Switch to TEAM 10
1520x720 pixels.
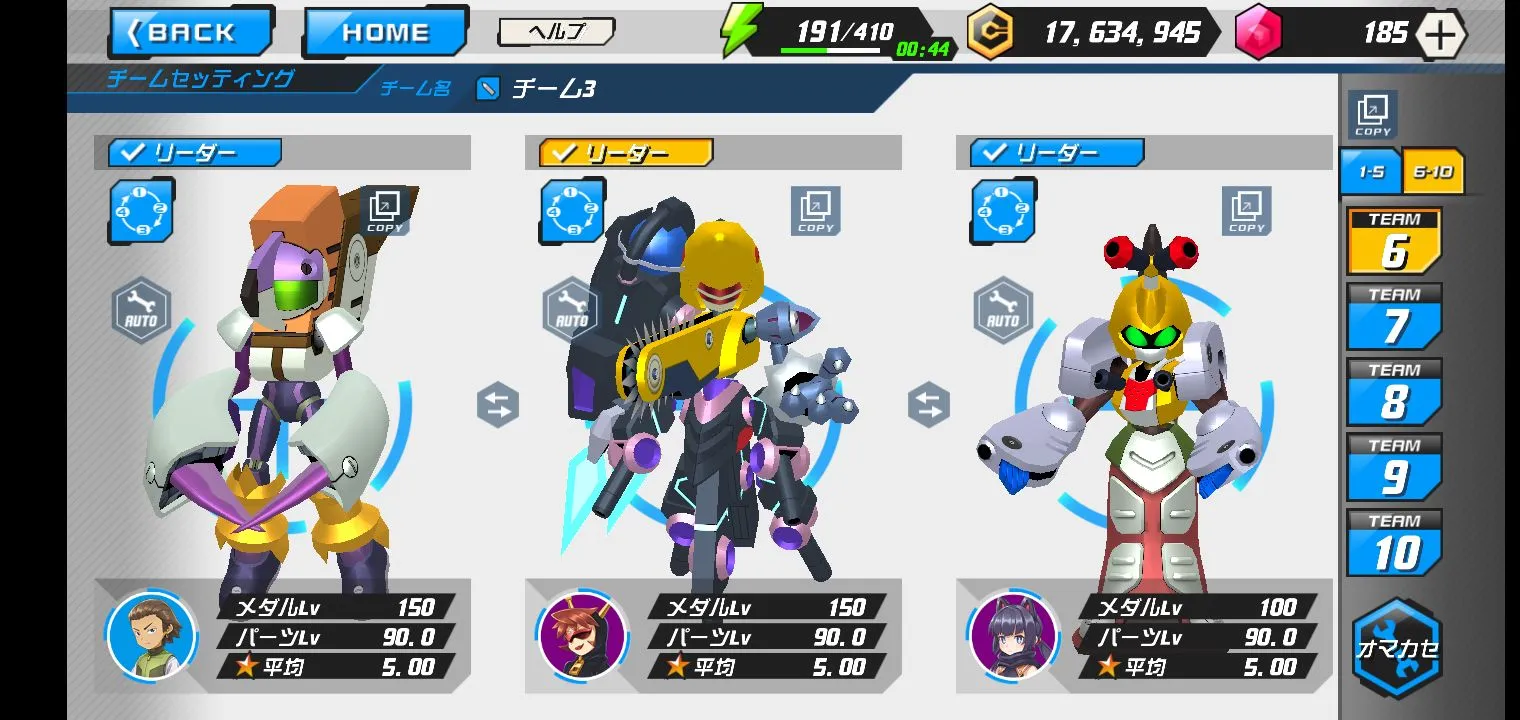click(x=1394, y=543)
